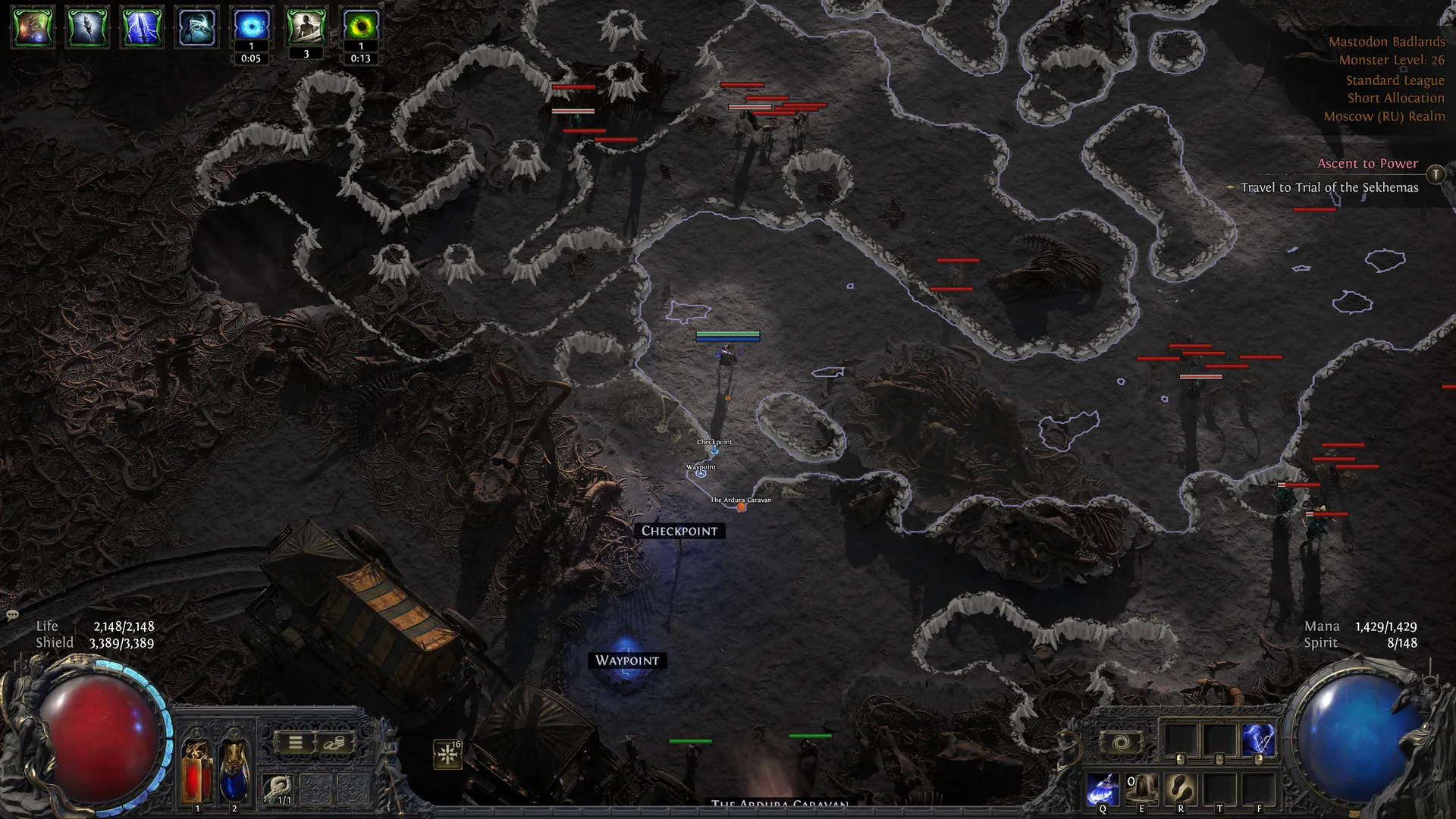Click the star icon with number 16
1456x819 pixels.
(x=448, y=754)
